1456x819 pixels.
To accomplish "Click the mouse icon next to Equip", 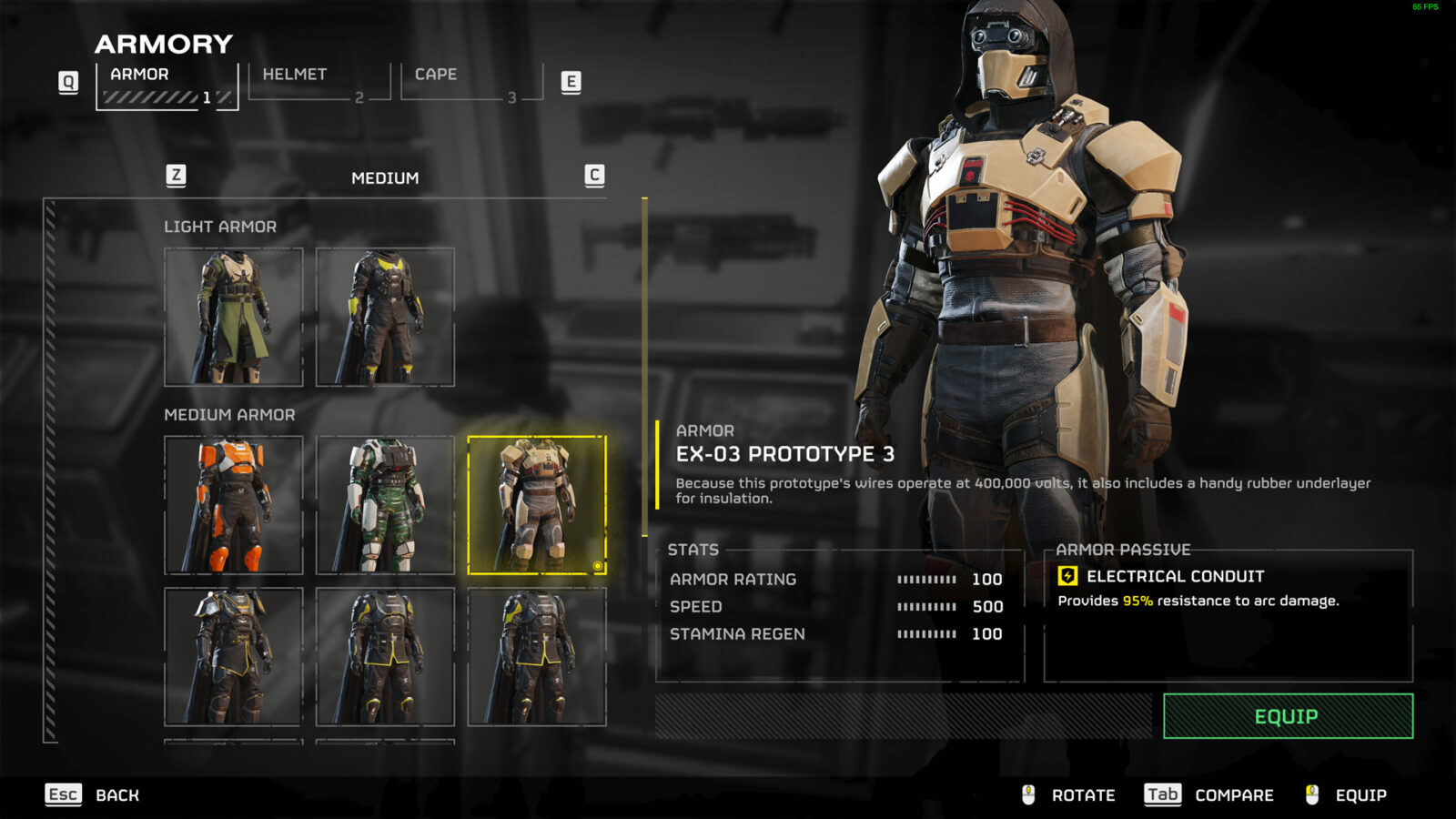I will pyautogui.click(x=1313, y=794).
